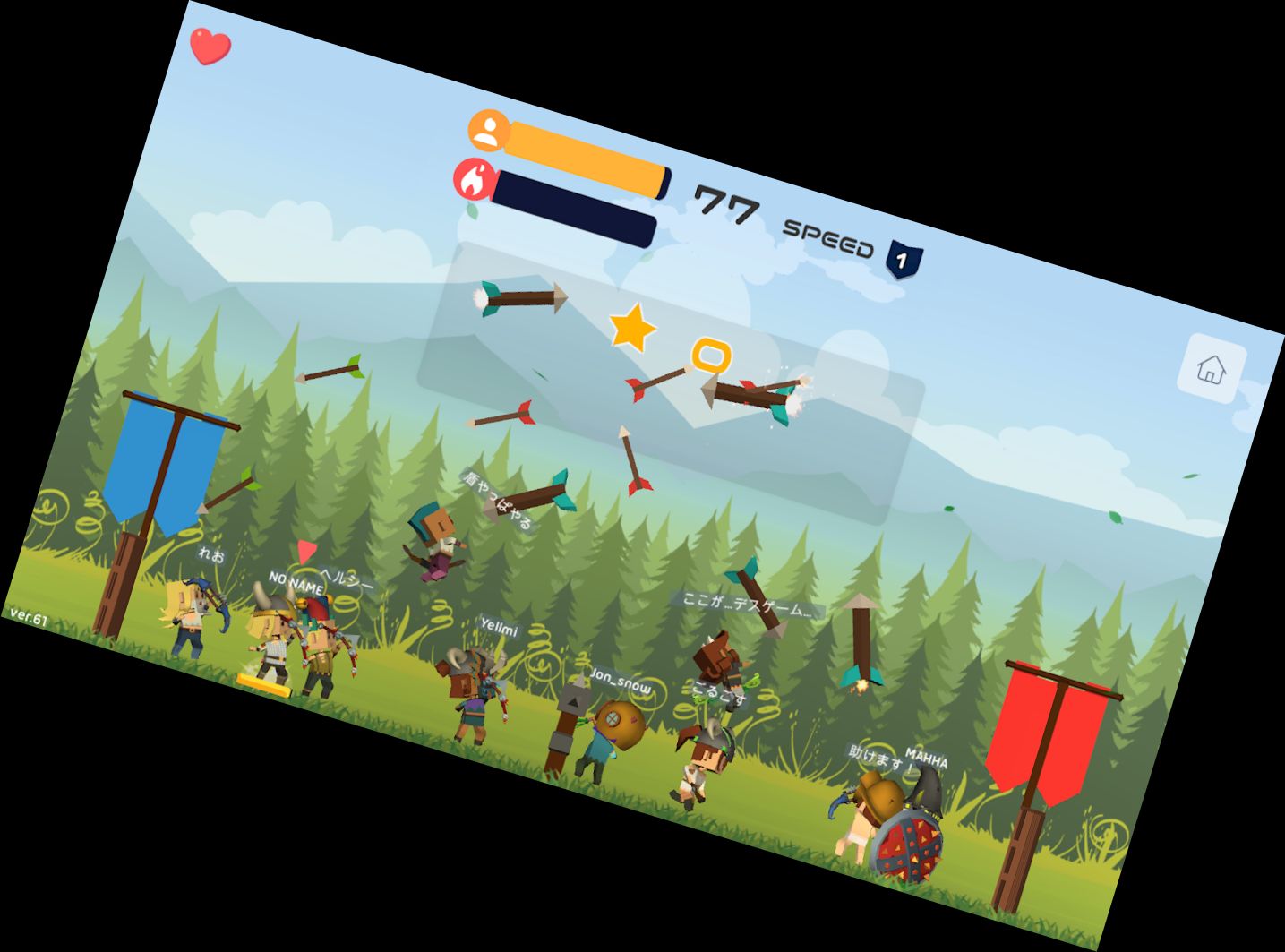Select the speed level shield badge

point(903,261)
